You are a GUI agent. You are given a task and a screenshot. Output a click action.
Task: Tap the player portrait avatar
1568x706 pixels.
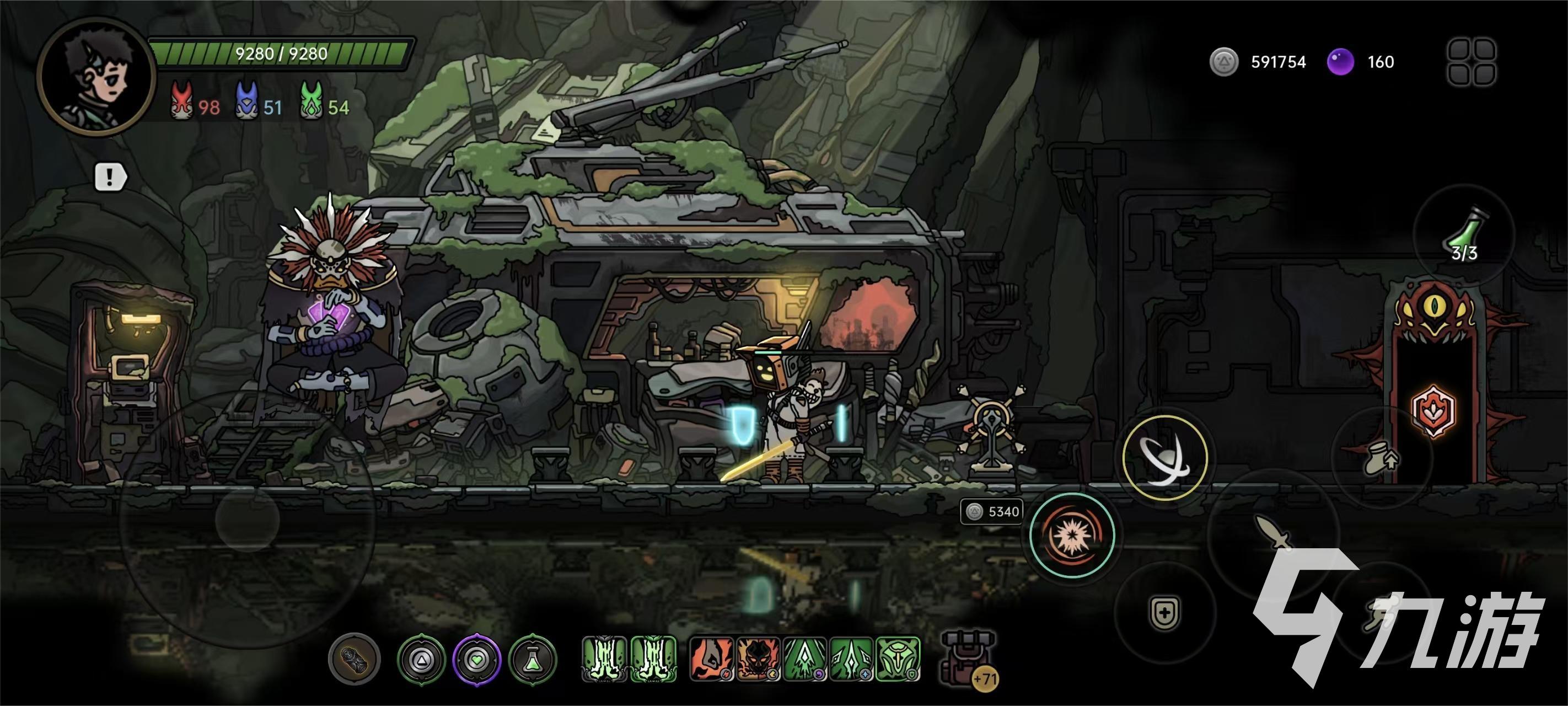97,76
